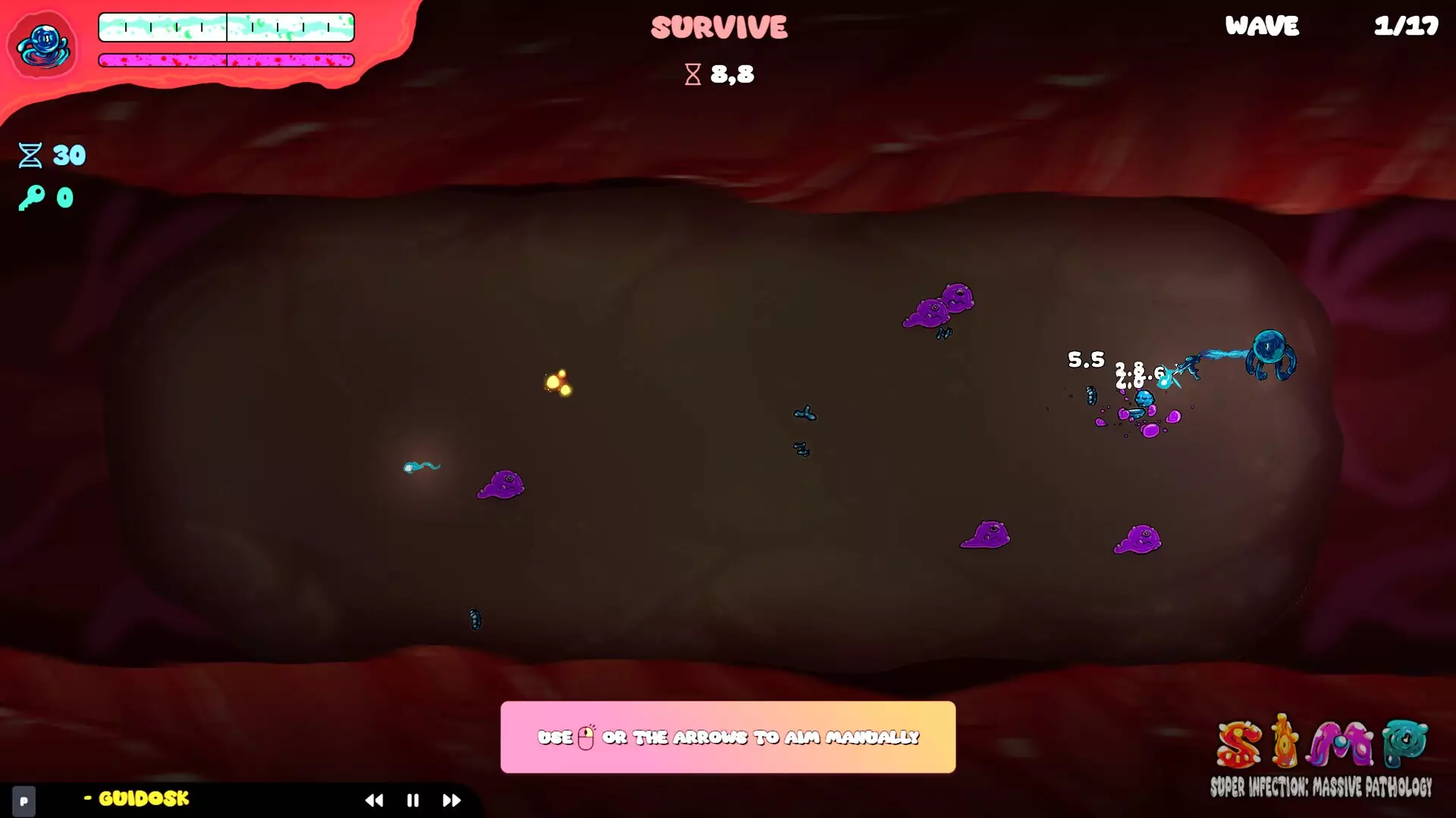This screenshot has height=818, width=1456.
Task: Click the blue cell player portrait top-left
Action: tap(43, 45)
